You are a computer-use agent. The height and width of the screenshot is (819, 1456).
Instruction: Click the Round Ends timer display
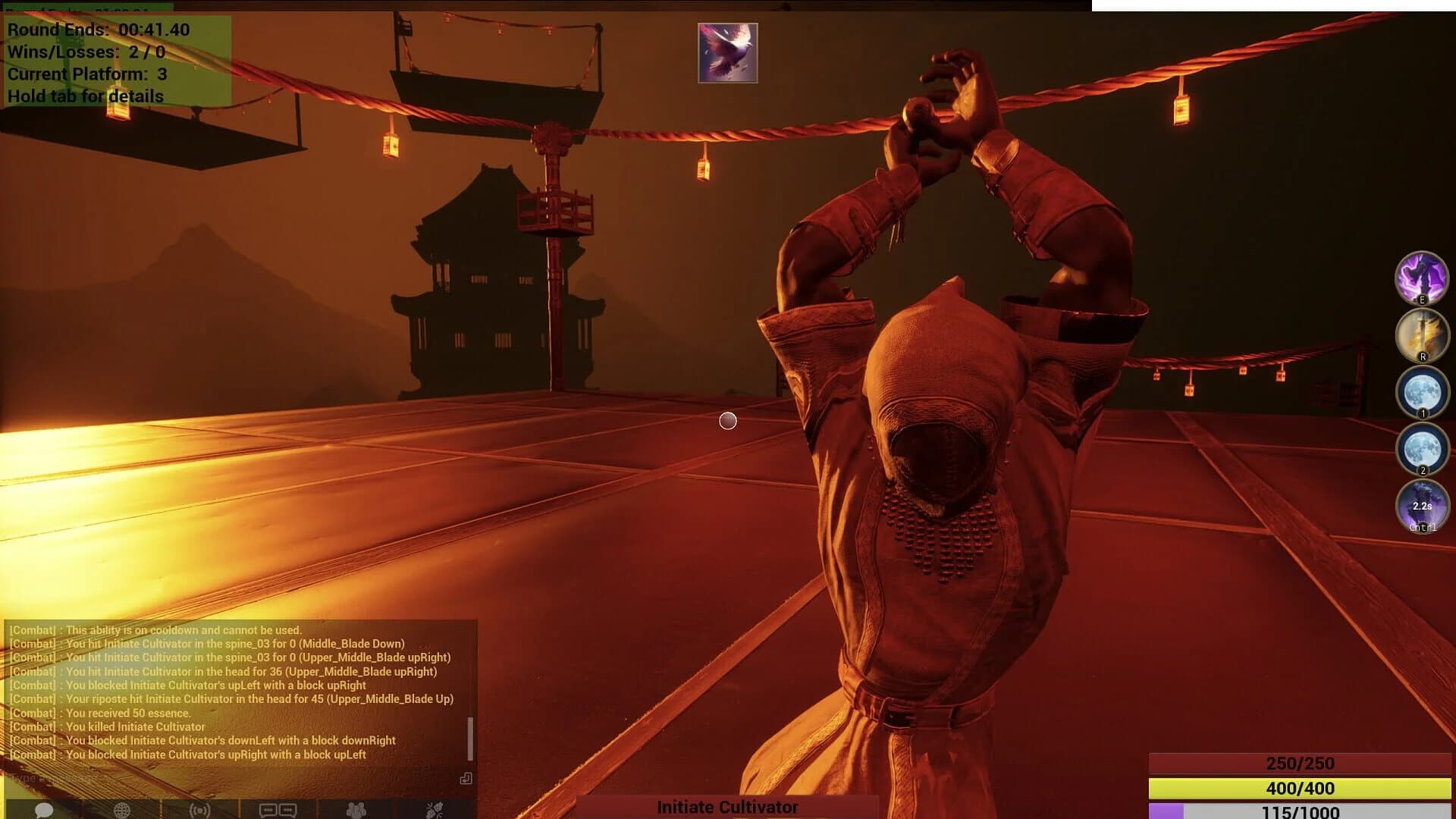point(99,31)
